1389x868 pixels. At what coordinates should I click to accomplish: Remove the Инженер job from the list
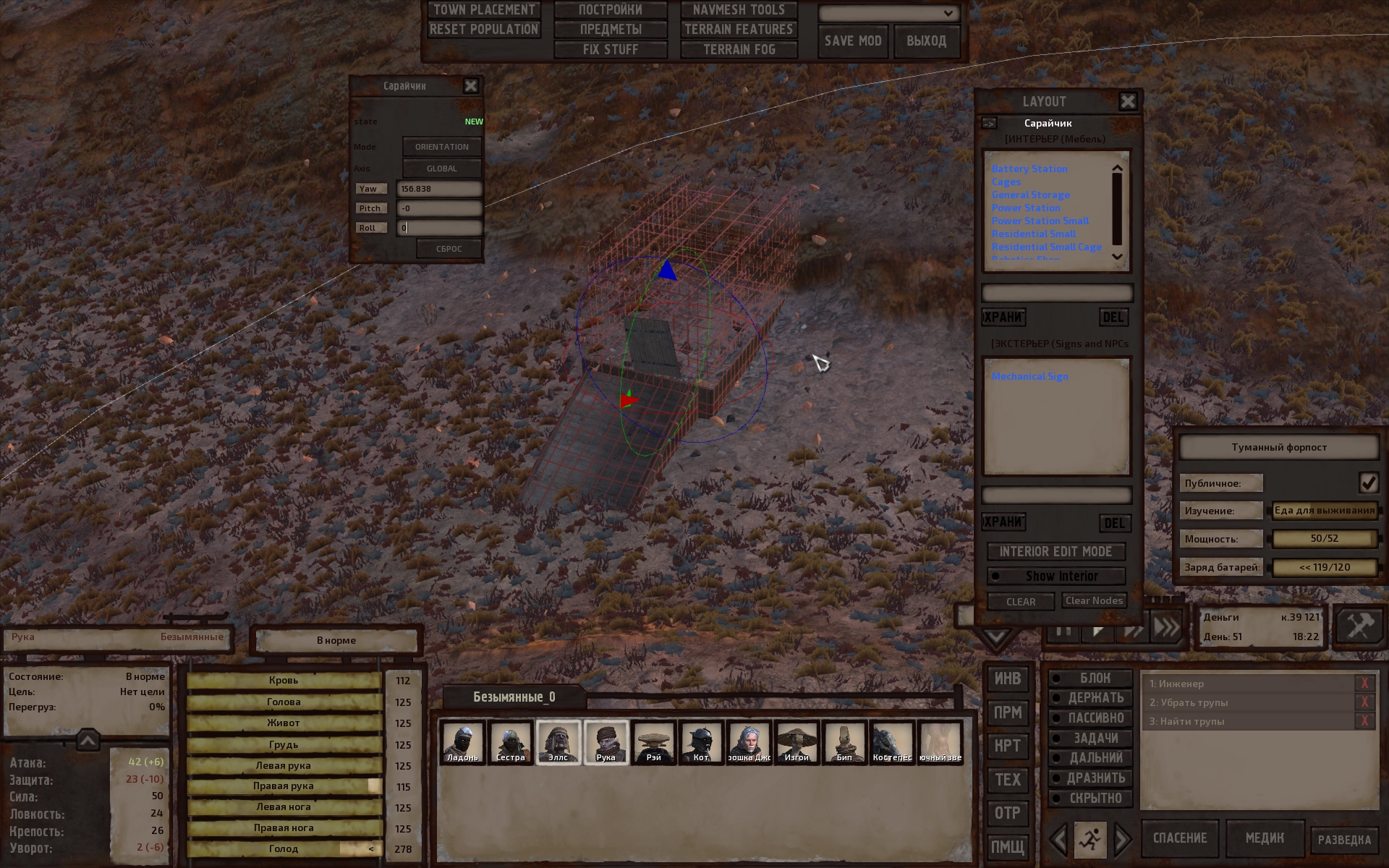(1364, 684)
